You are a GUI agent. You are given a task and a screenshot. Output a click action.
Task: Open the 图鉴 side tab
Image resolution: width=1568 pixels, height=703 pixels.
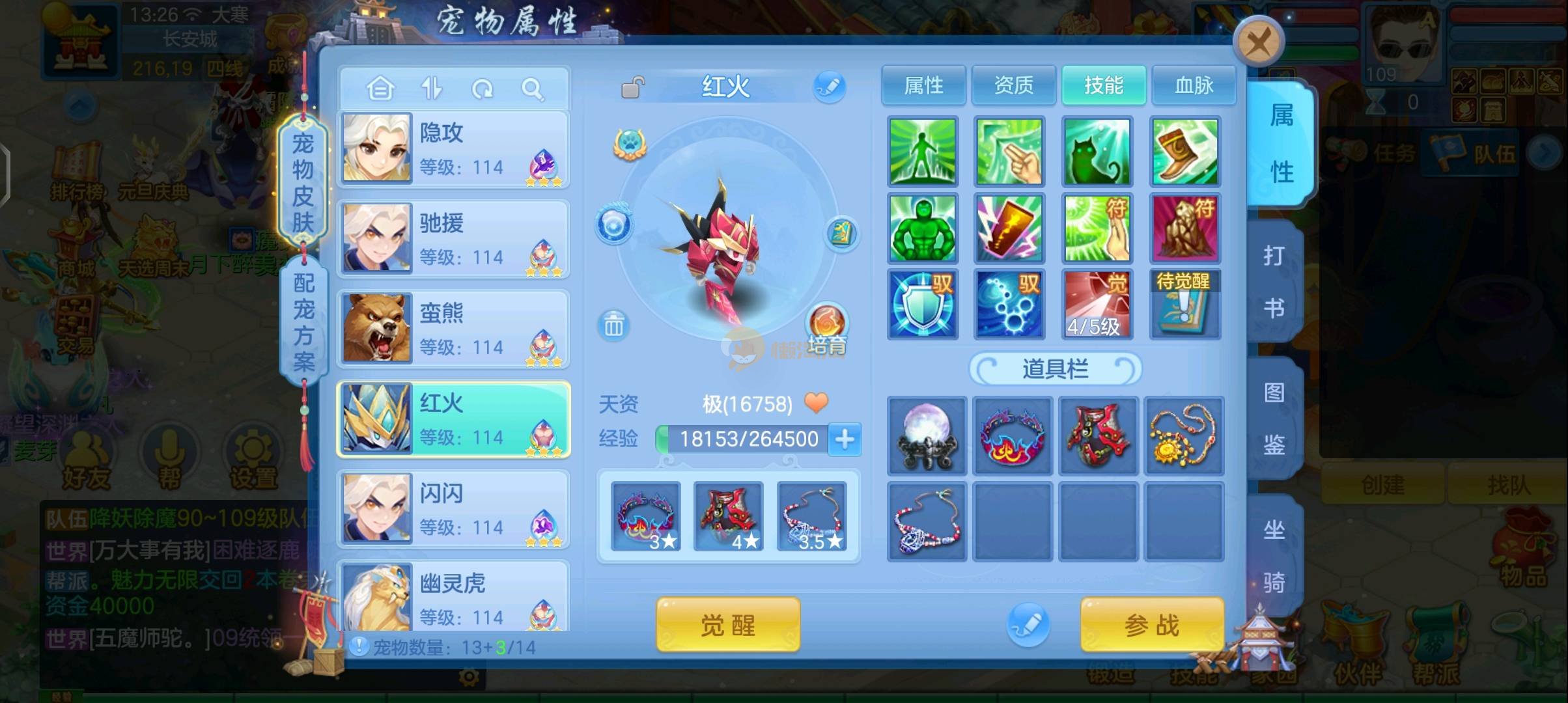point(1274,419)
